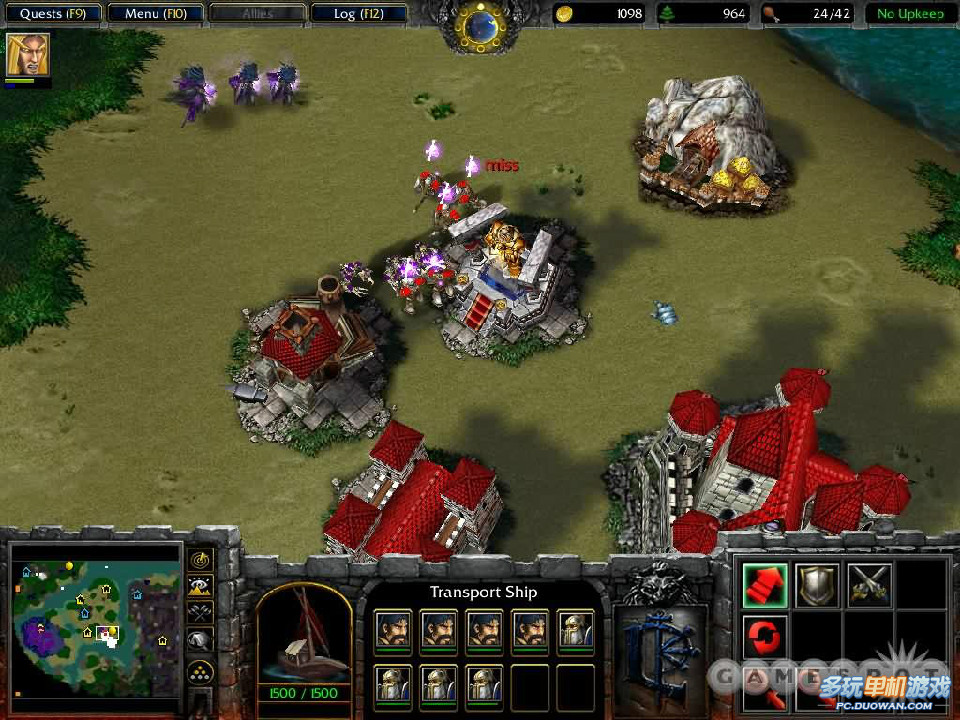
Task: Open the Quests (F9) menu
Action: point(53,14)
